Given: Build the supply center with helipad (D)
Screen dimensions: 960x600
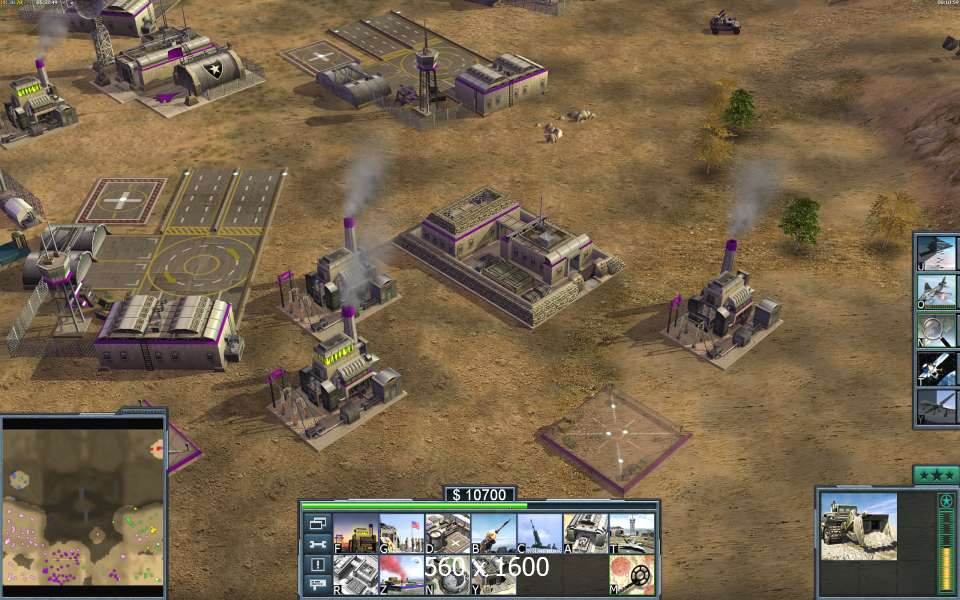Looking at the screenshot, I should pyautogui.click(x=448, y=533).
